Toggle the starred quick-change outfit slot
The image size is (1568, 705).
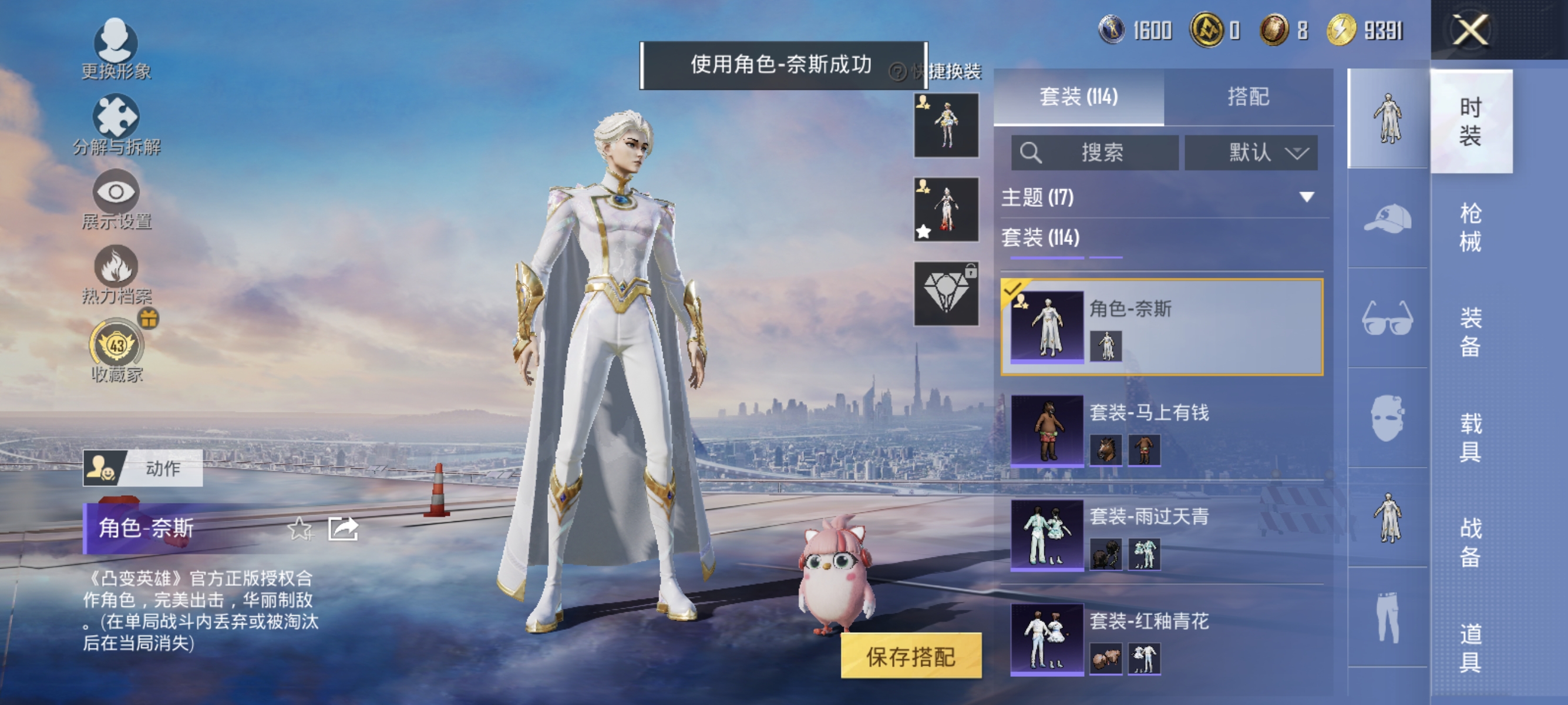(947, 210)
